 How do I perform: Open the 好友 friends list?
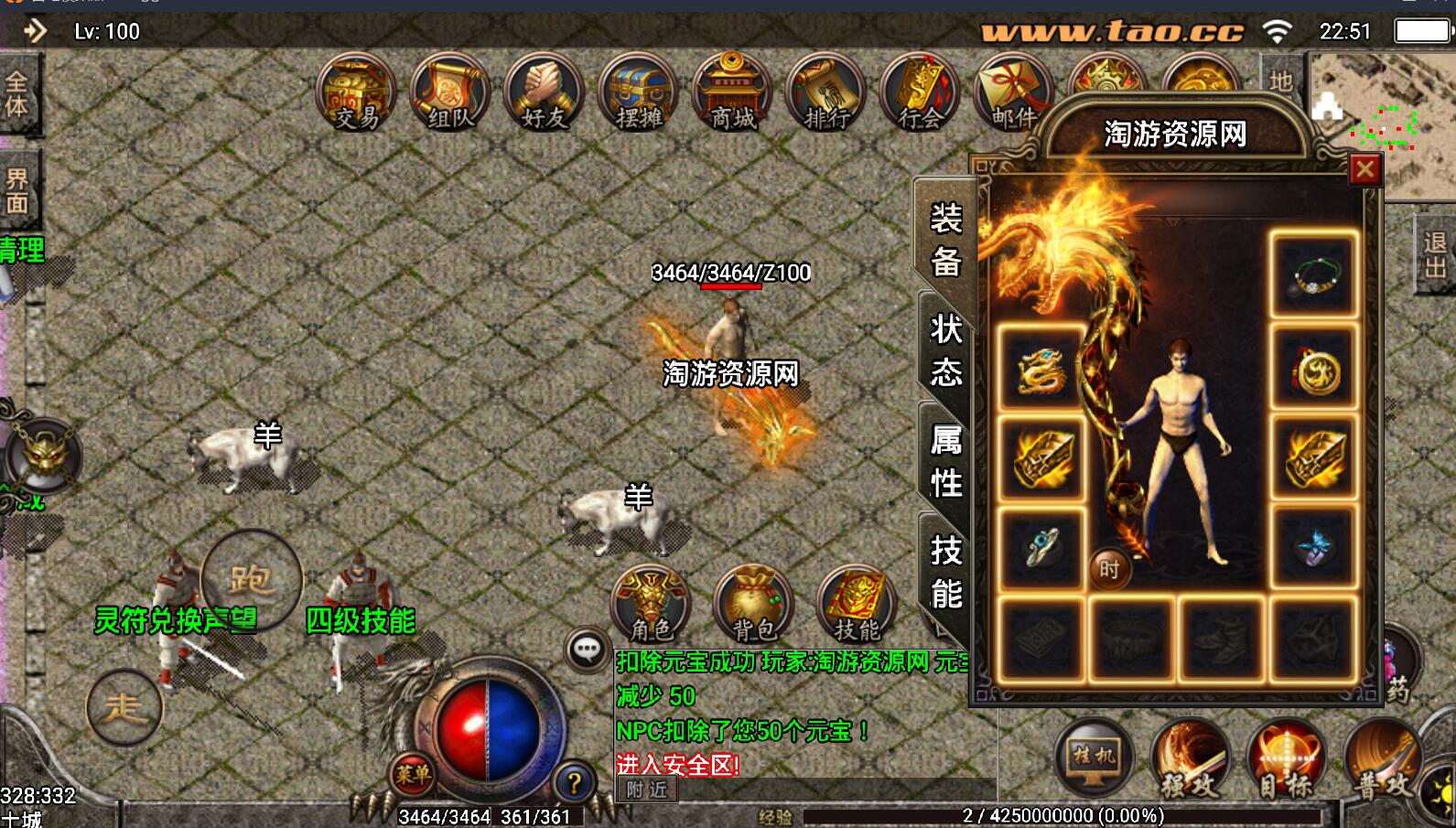(545, 94)
